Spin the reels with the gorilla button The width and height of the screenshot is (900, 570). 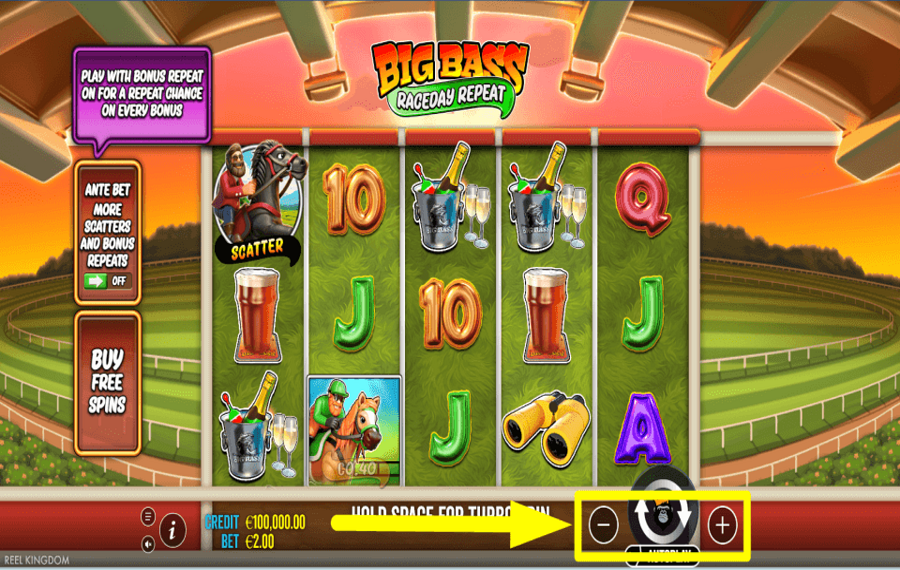tap(661, 514)
